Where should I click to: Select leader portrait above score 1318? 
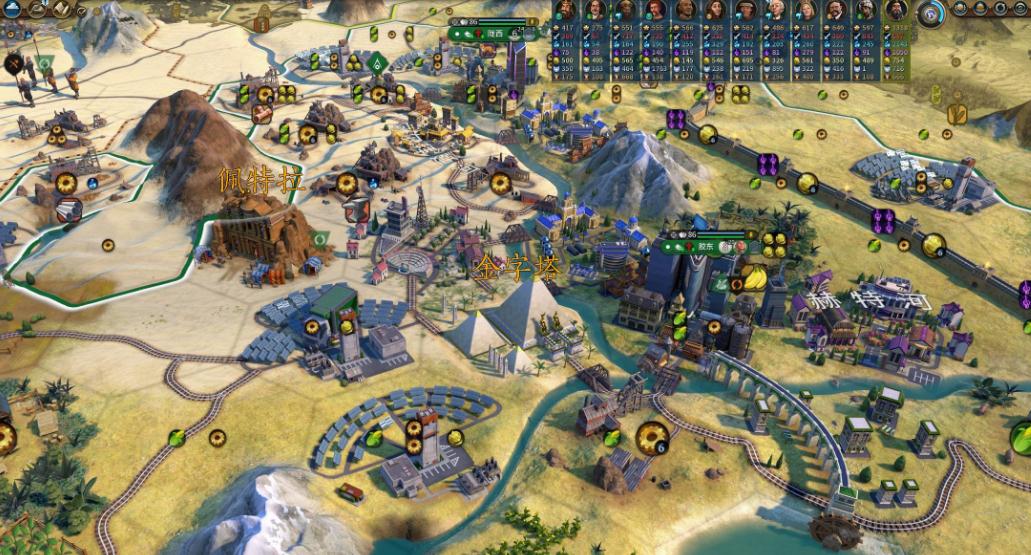pyautogui.click(x=895, y=11)
